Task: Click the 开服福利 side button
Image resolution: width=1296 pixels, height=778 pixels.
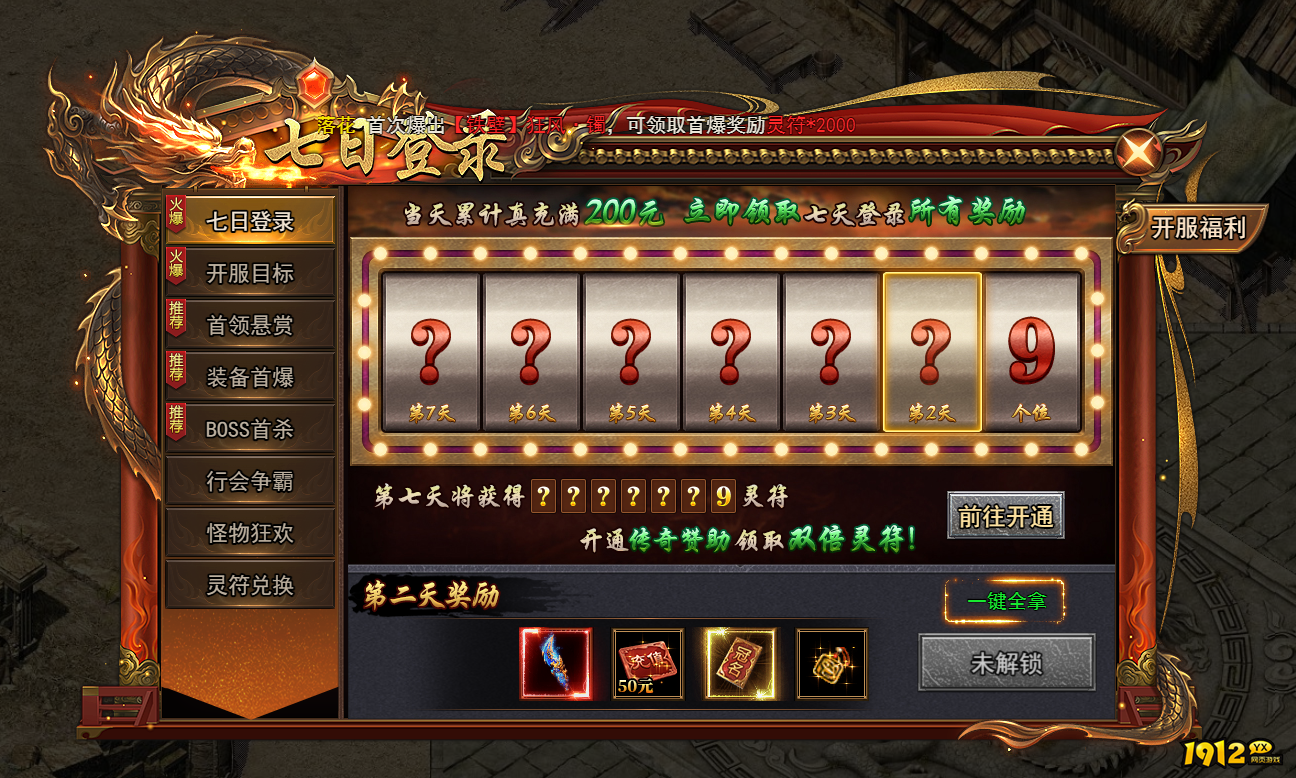Action: click(1197, 227)
